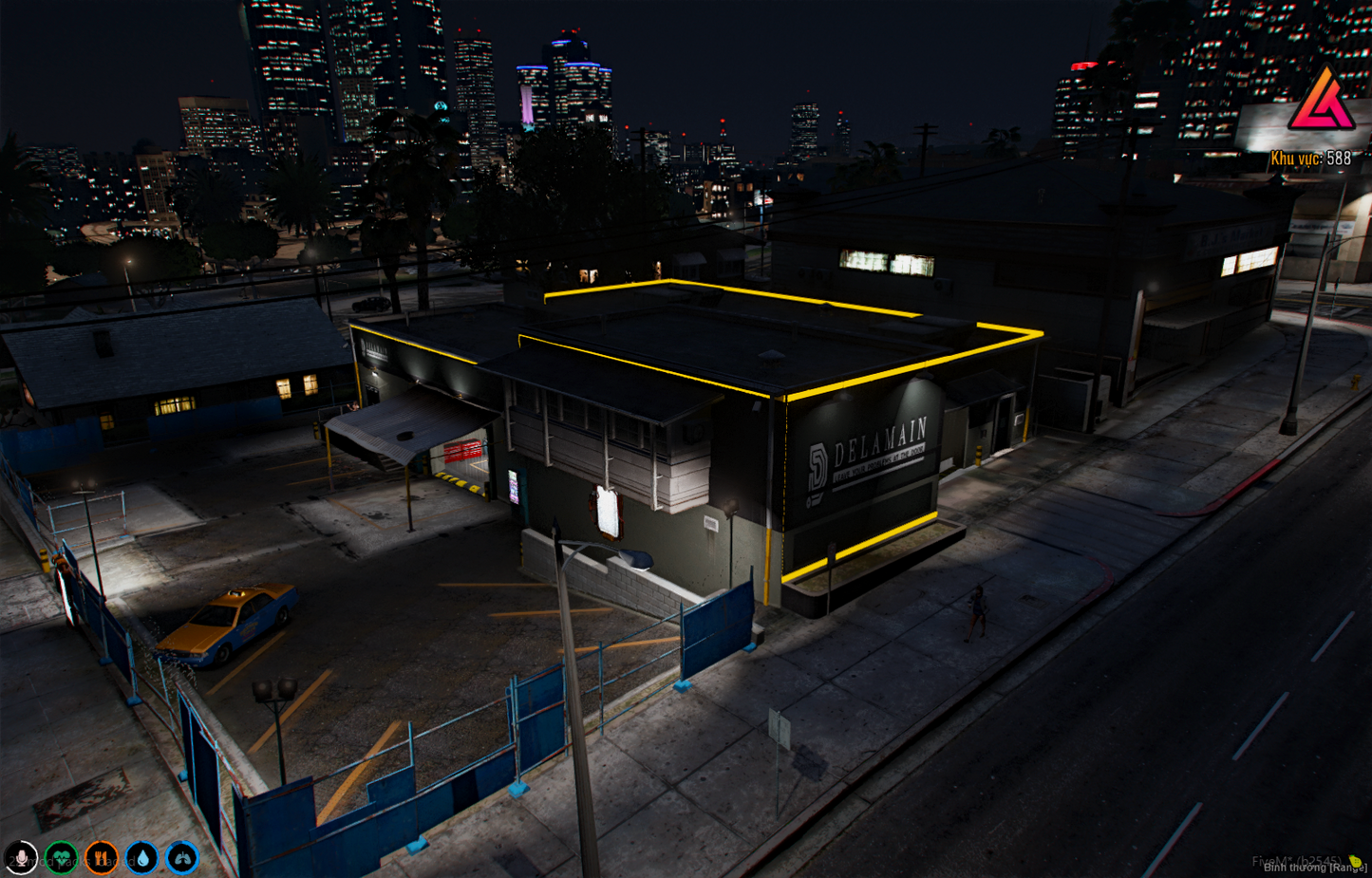Viewport: 1372px width, 878px height.
Task: Click the lungs stamina icon
Action: (x=179, y=857)
